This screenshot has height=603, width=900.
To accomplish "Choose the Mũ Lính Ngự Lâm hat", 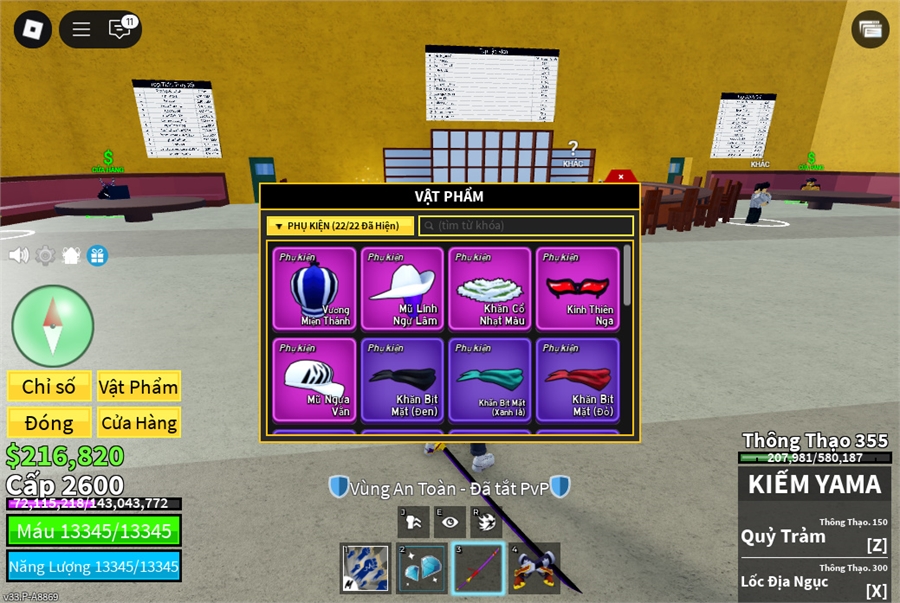I will (x=402, y=288).
